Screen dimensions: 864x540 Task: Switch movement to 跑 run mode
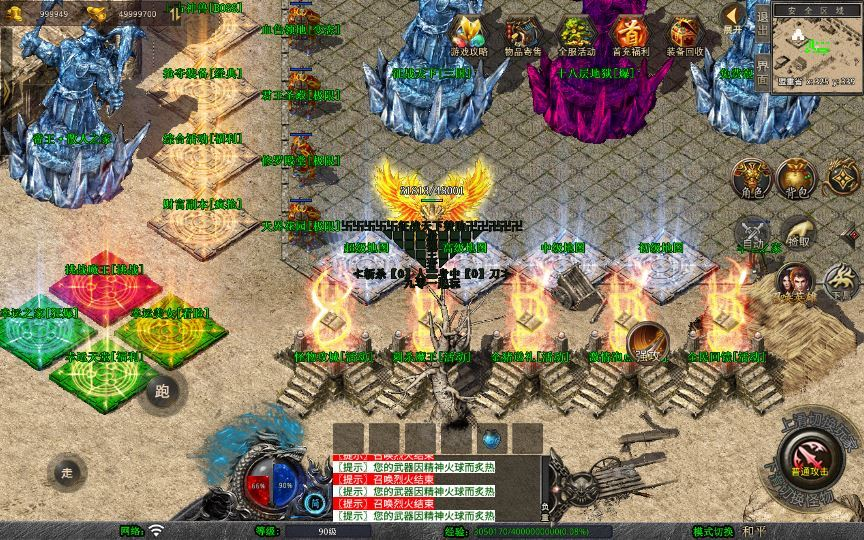[x=162, y=389]
